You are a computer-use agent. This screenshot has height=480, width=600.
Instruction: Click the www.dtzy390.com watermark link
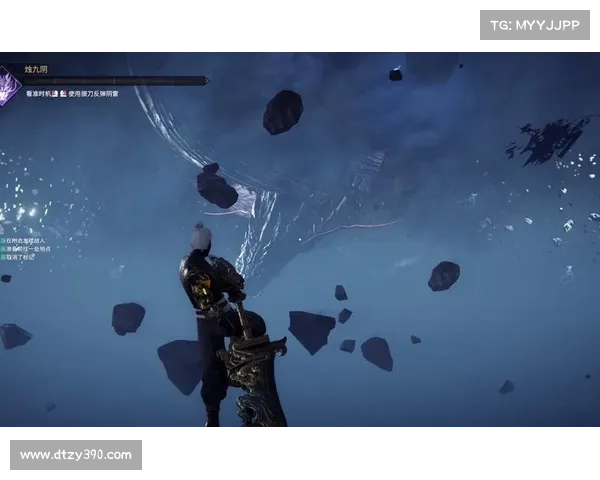coord(76,455)
